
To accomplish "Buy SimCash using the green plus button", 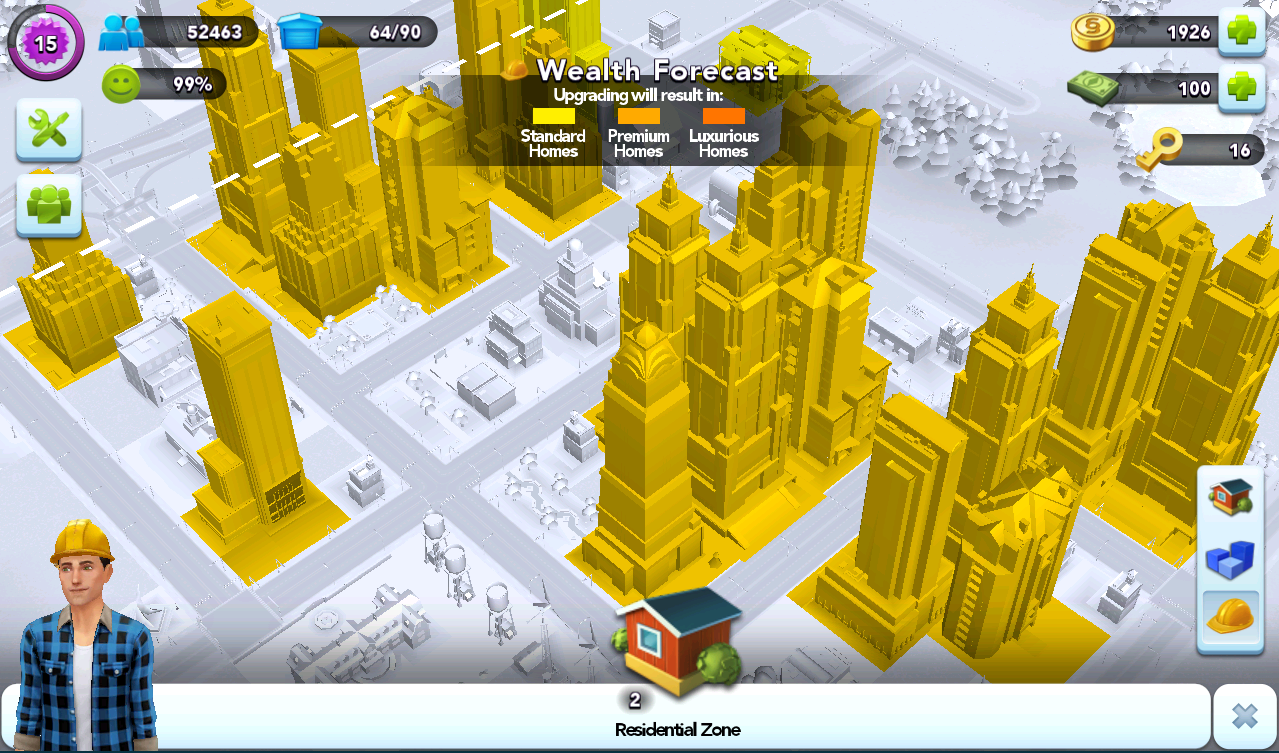I will (1241, 88).
